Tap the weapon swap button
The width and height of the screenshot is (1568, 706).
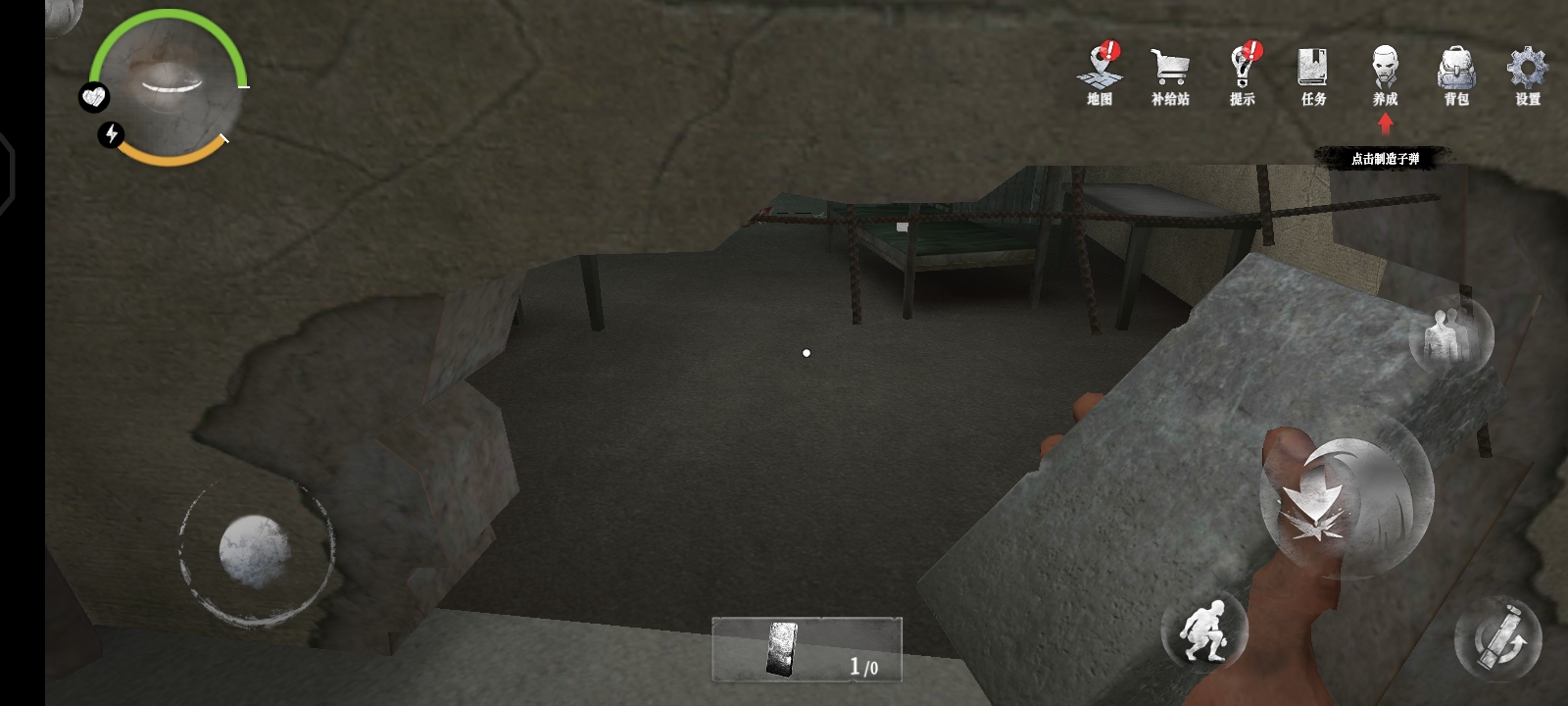(1497, 639)
